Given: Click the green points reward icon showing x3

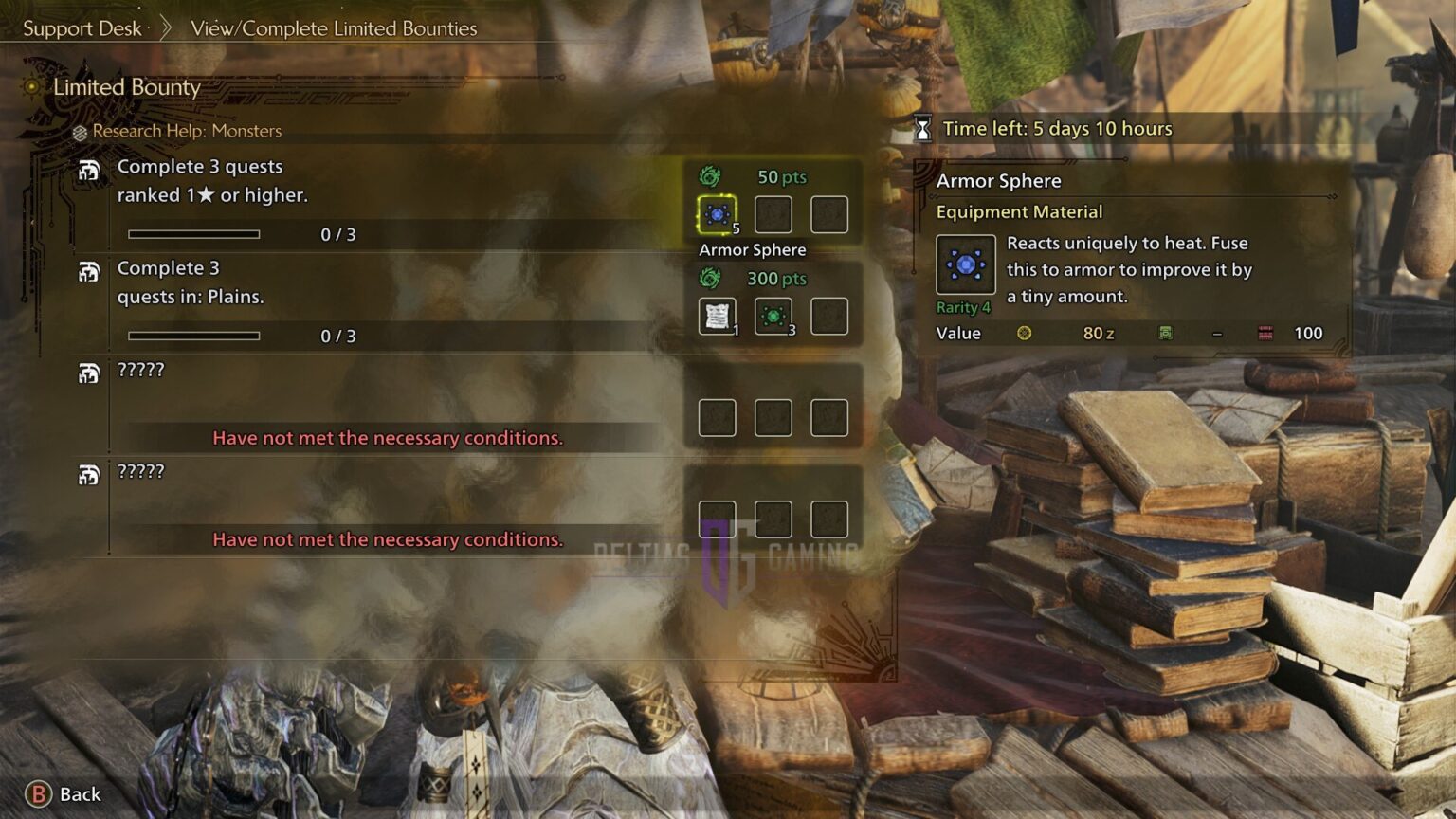Looking at the screenshot, I should [773, 316].
